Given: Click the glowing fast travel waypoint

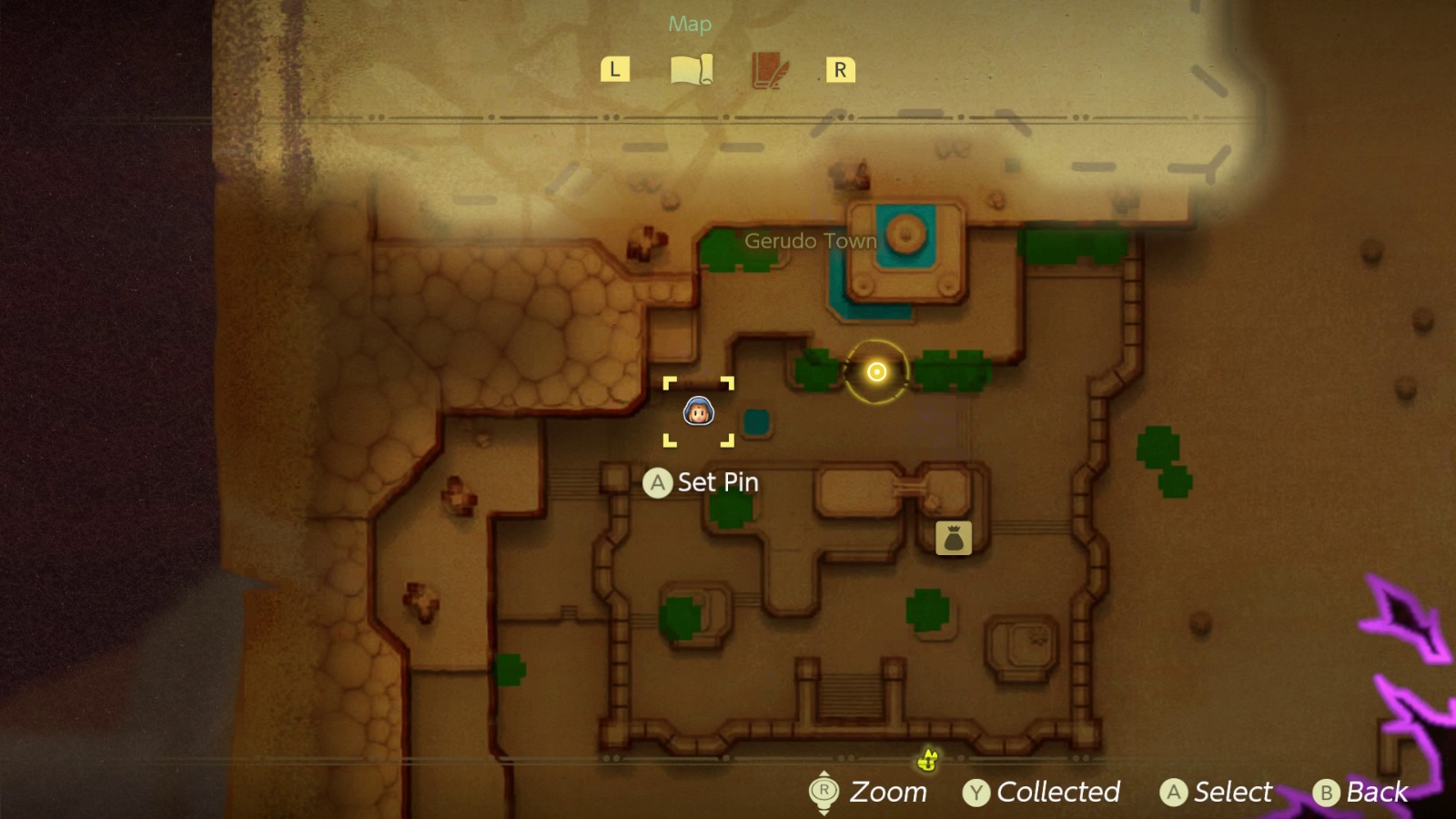Looking at the screenshot, I should click(x=875, y=371).
